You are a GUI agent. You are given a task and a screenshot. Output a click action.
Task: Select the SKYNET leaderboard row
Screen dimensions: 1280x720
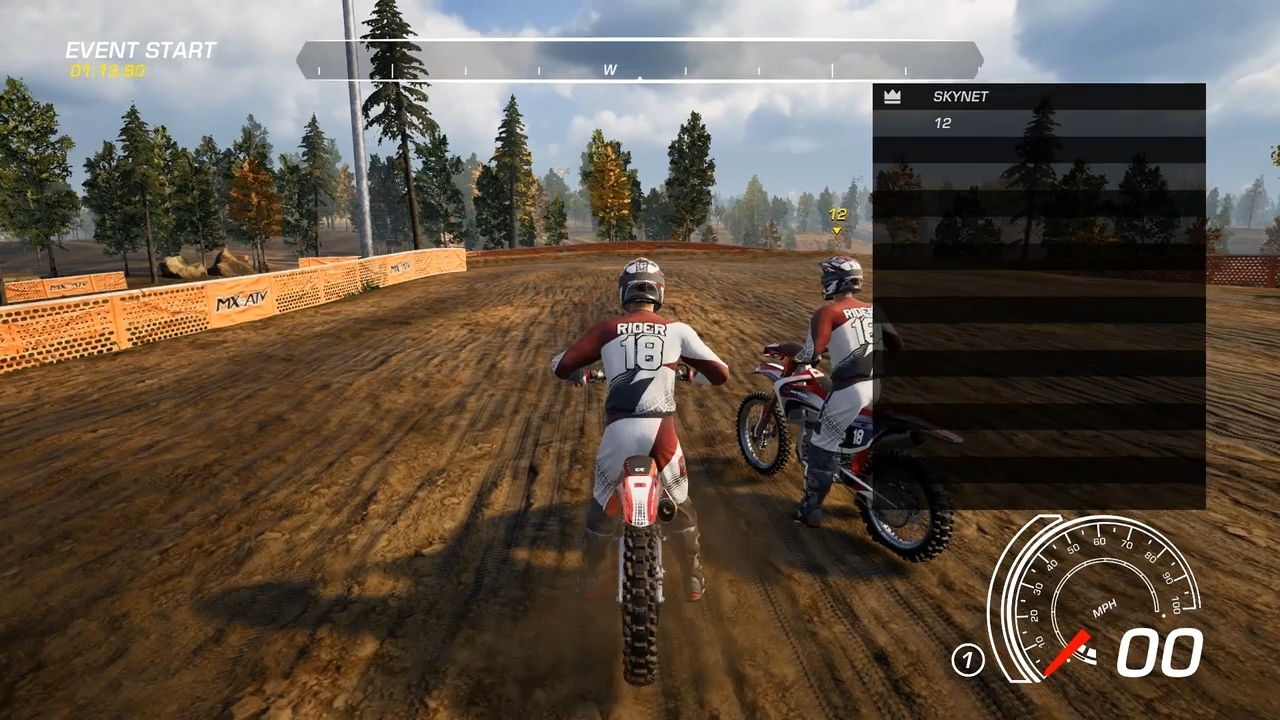1038,97
